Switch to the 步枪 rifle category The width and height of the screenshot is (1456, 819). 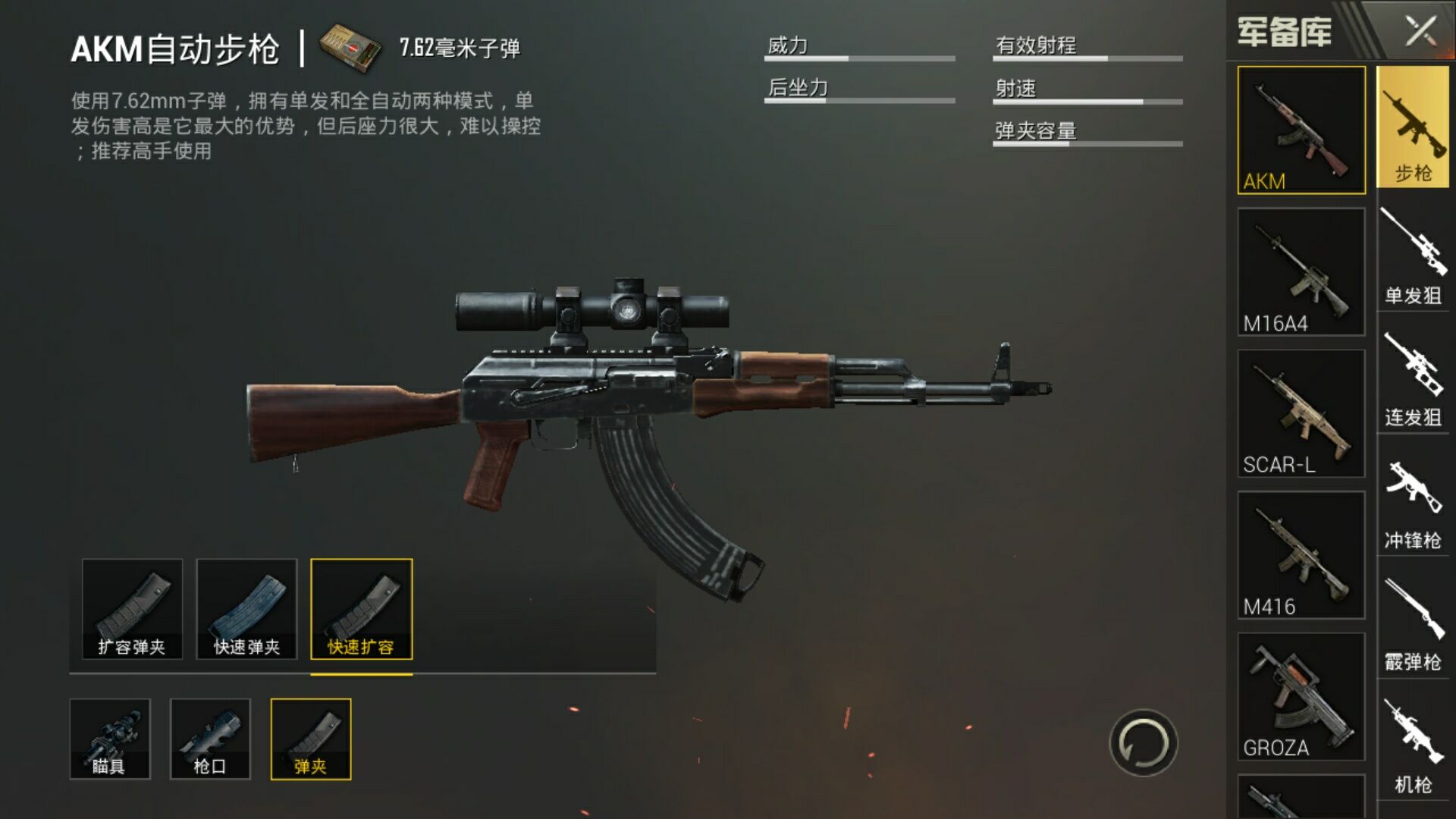pyautogui.click(x=1413, y=127)
